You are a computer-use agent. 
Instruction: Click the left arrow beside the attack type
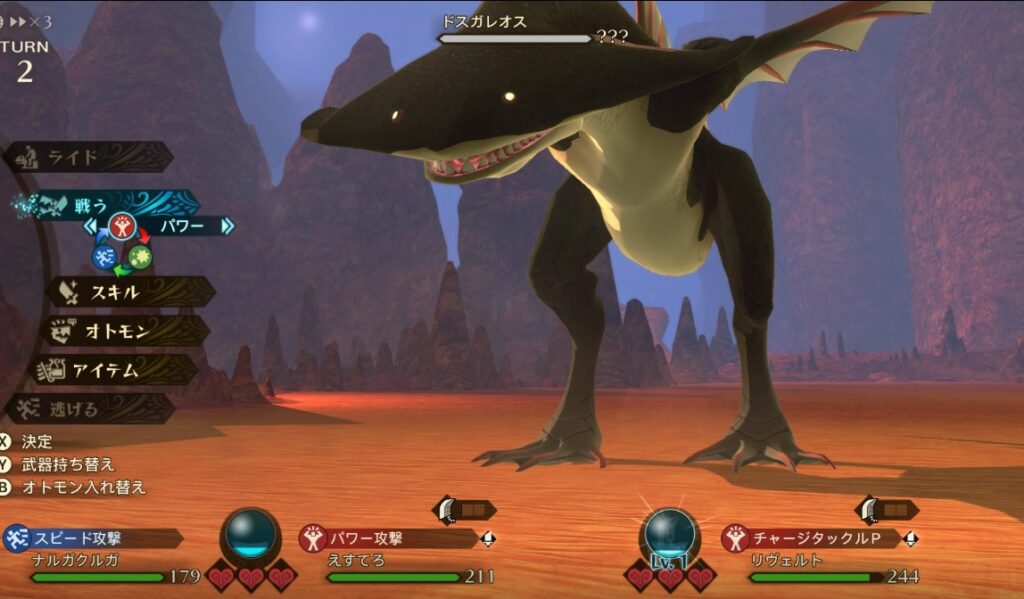[91, 227]
